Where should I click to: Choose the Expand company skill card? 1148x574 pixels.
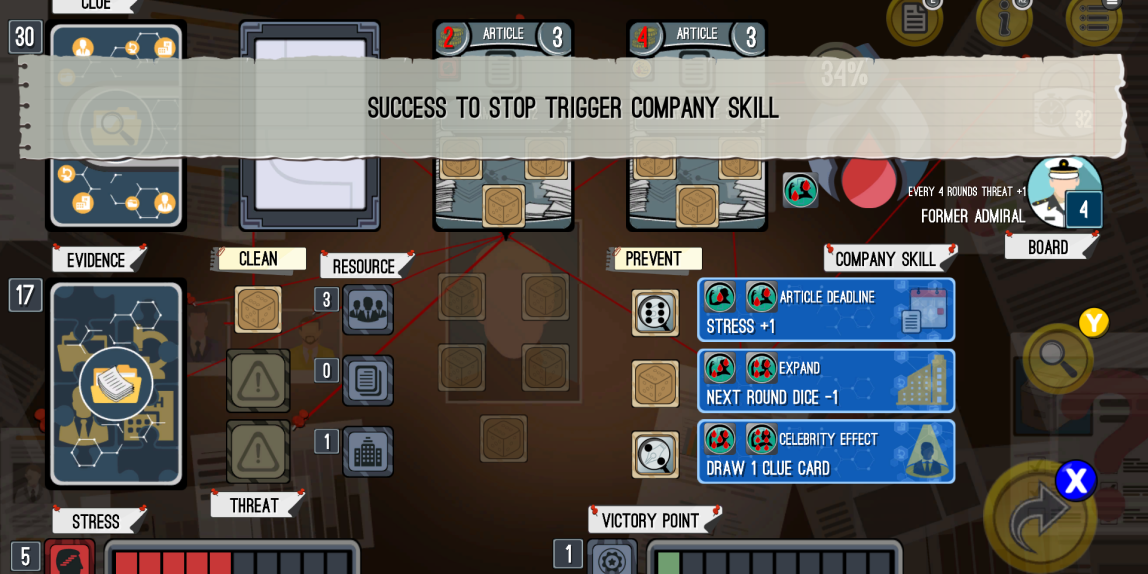826,381
